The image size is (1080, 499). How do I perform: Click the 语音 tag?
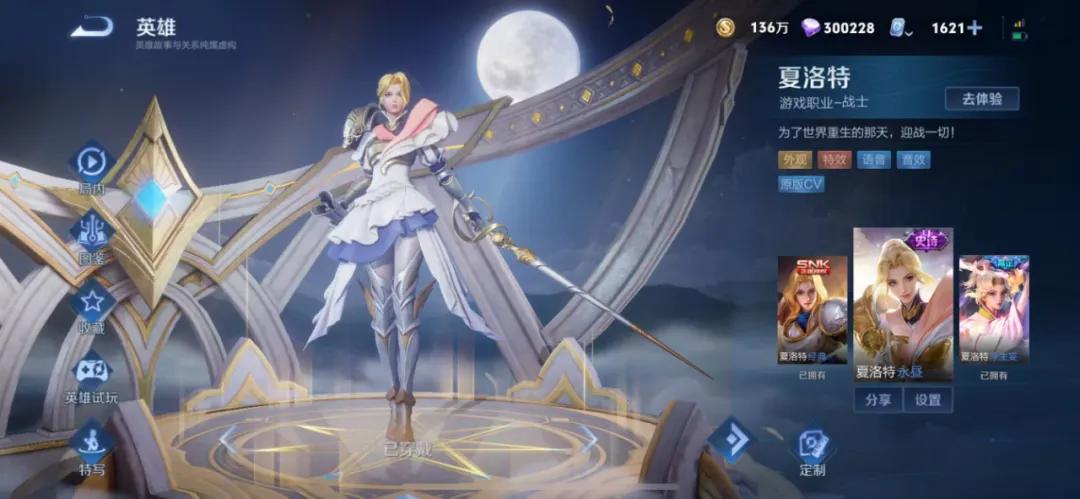(x=874, y=159)
